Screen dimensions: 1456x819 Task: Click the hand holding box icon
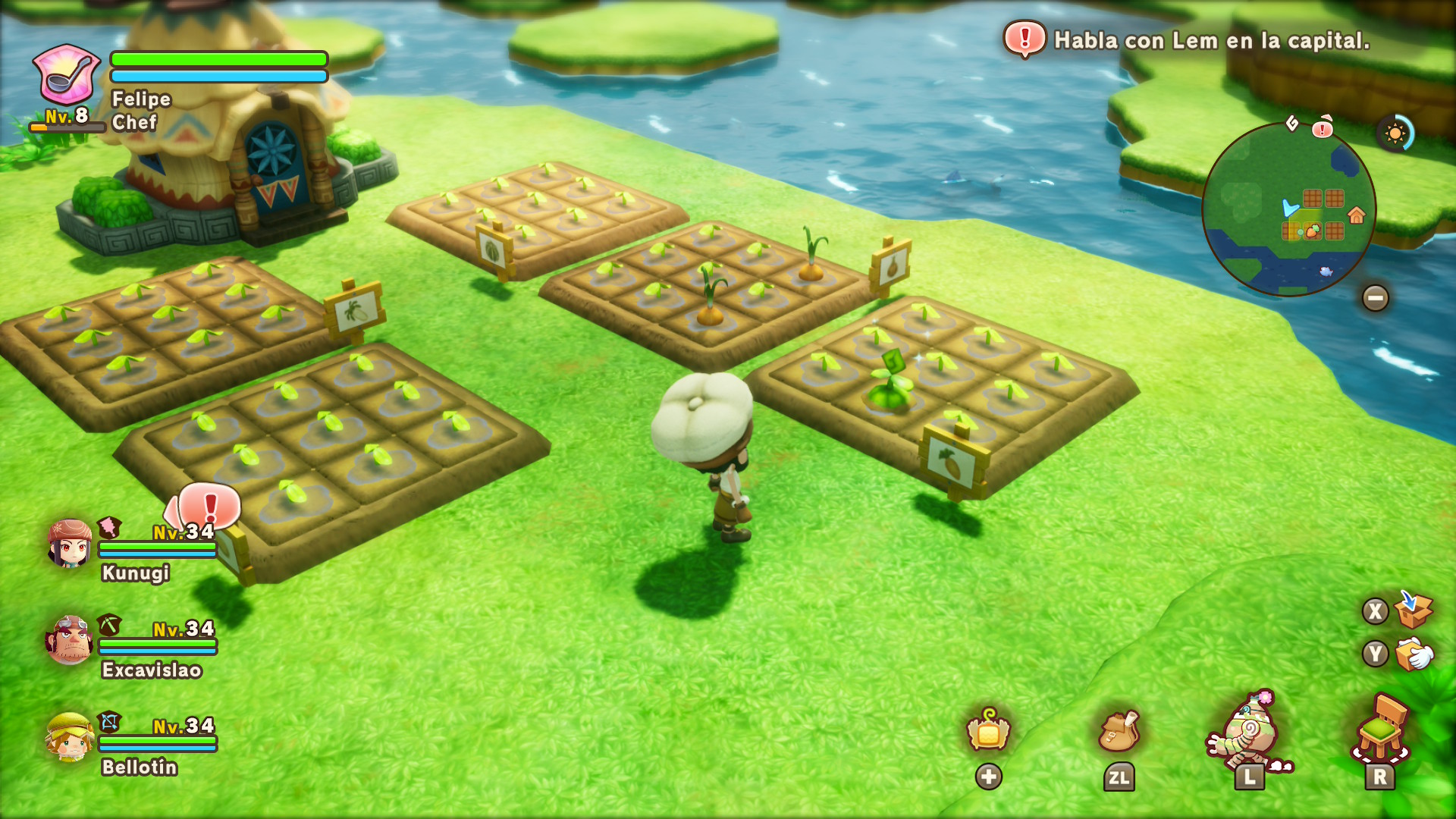pos(1414,654)
